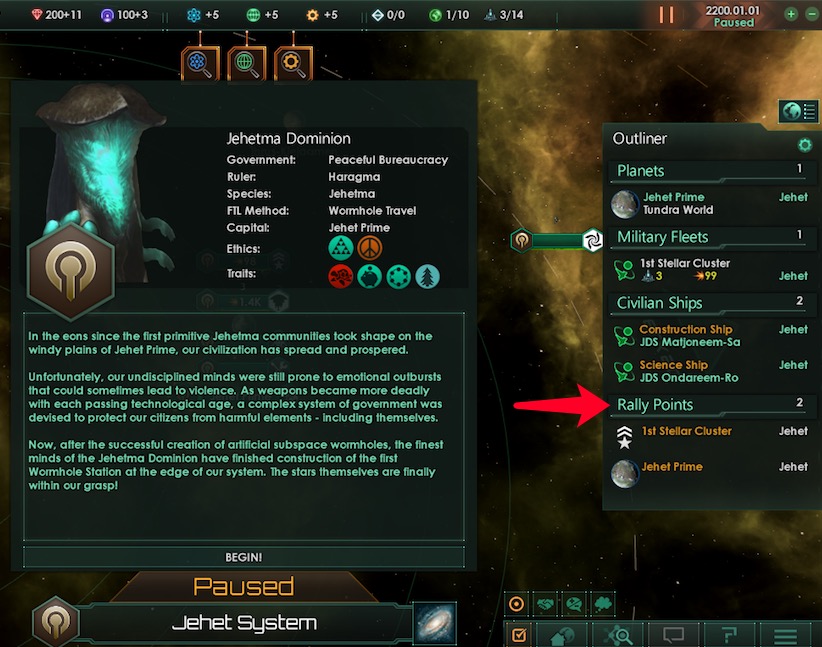
Task: Open the chat speech bubble button
Action: [x=674, y=635]
